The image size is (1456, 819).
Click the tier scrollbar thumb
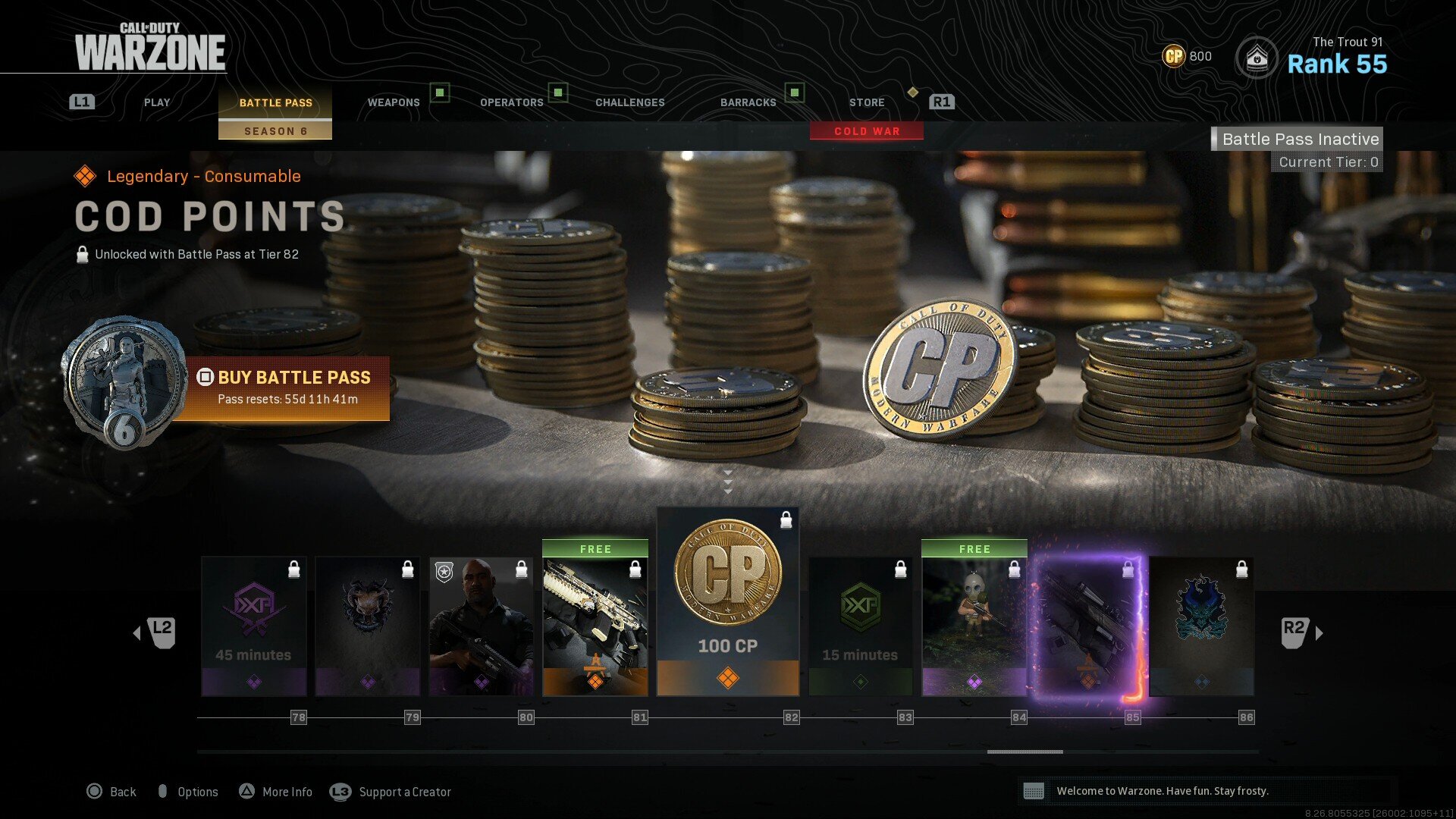1025,752
